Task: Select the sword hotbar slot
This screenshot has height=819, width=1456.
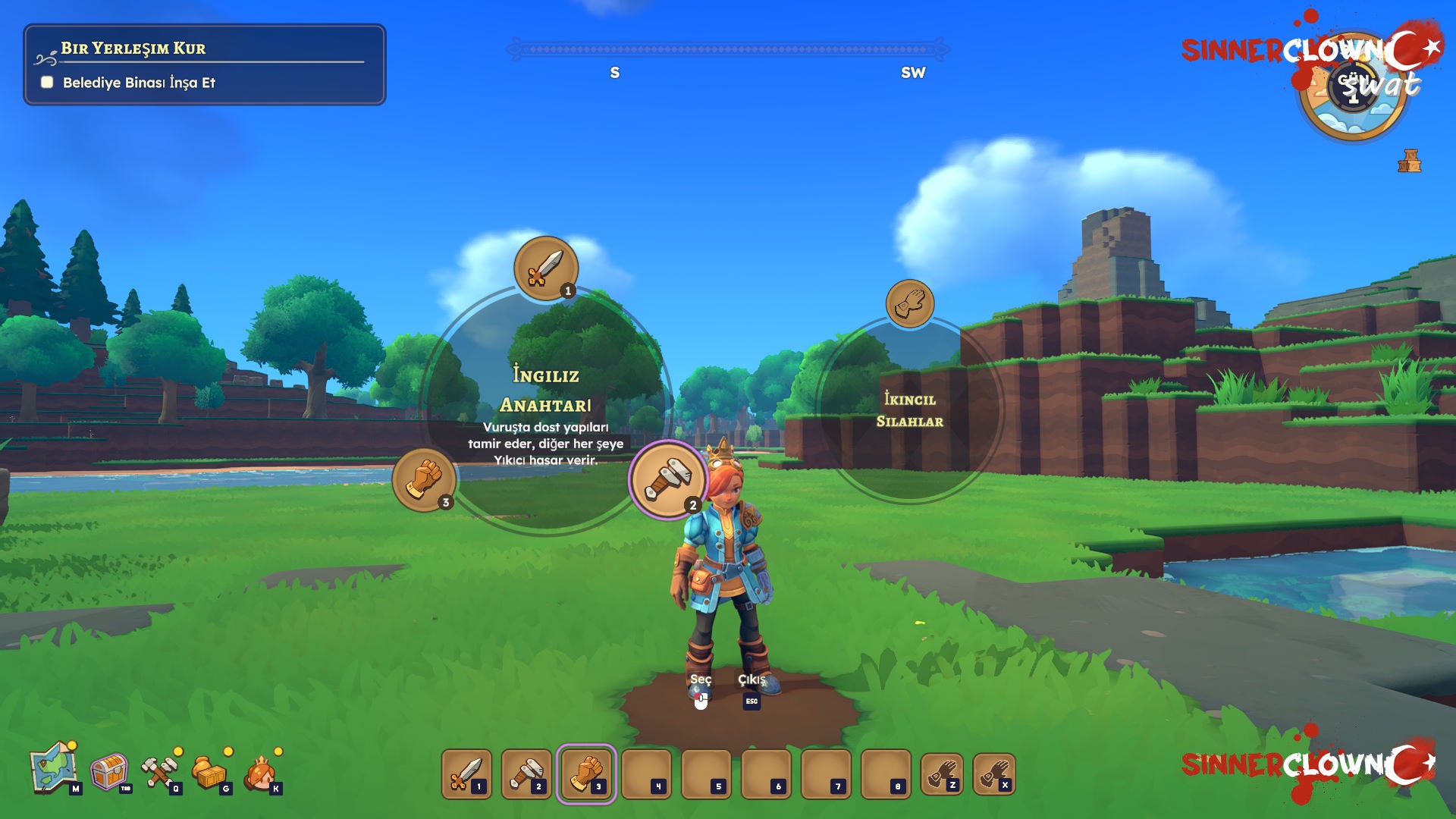Action: [466, 774]
